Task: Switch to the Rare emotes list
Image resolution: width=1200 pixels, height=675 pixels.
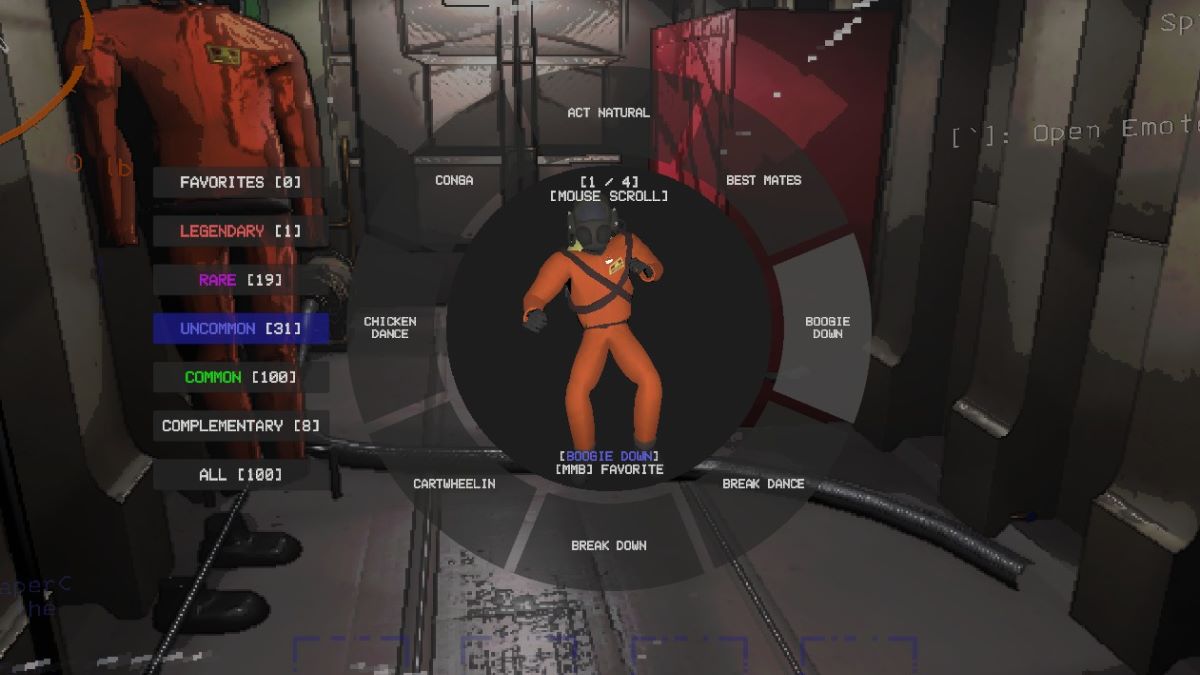Action: 240,280
